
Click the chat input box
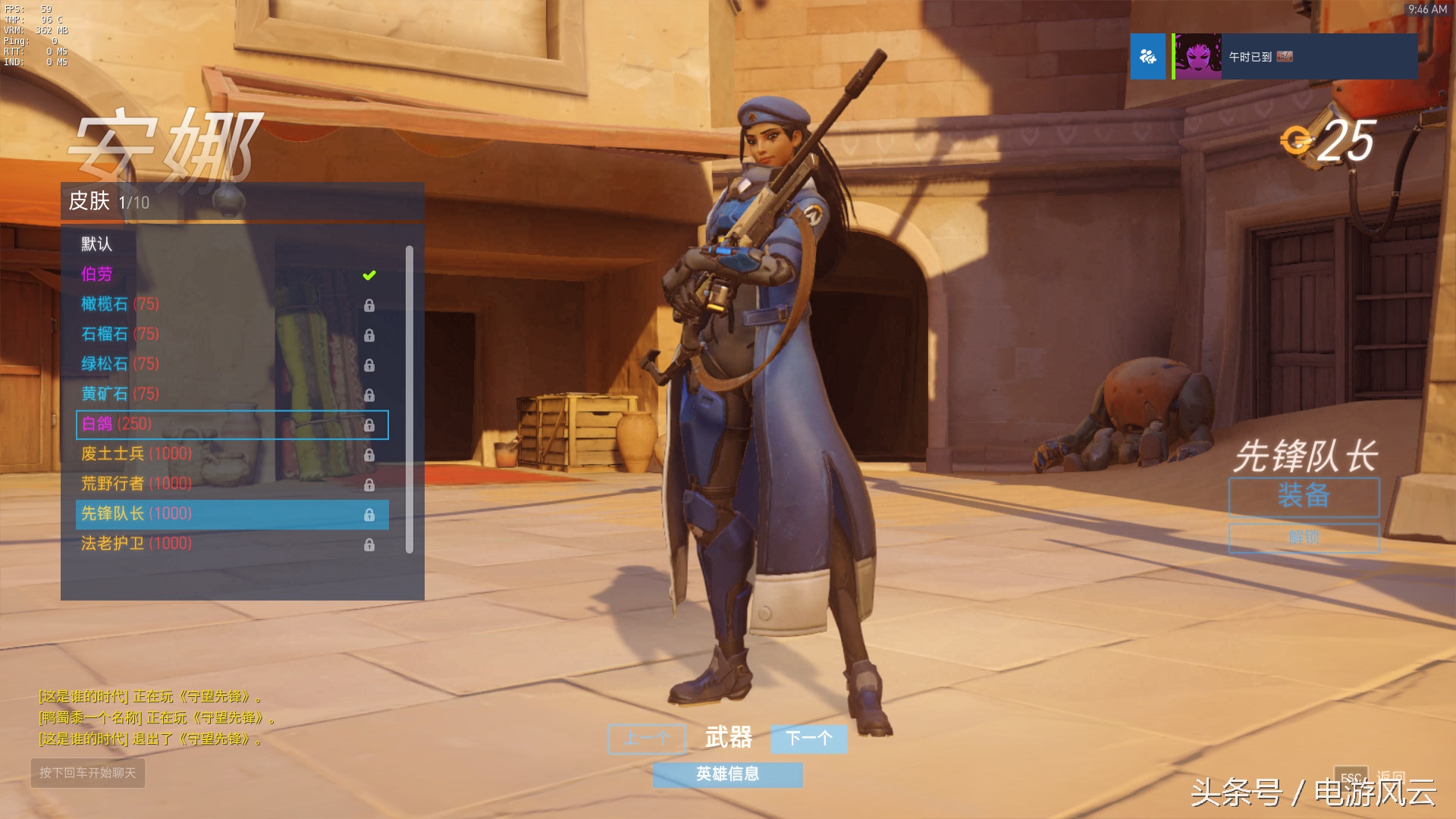pyautogui.click(x=88, y=773)
